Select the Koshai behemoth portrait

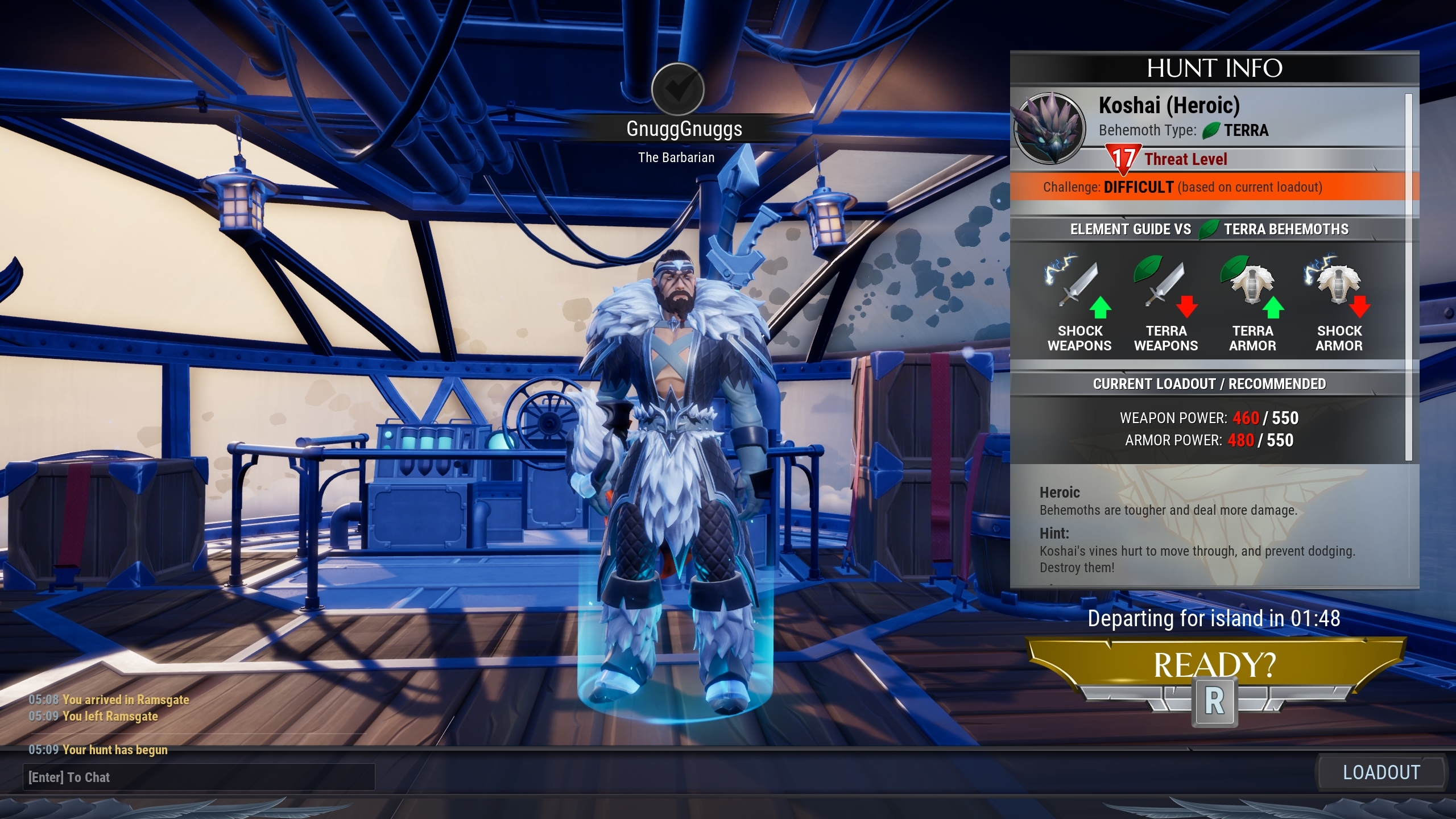click(1049, 129)
